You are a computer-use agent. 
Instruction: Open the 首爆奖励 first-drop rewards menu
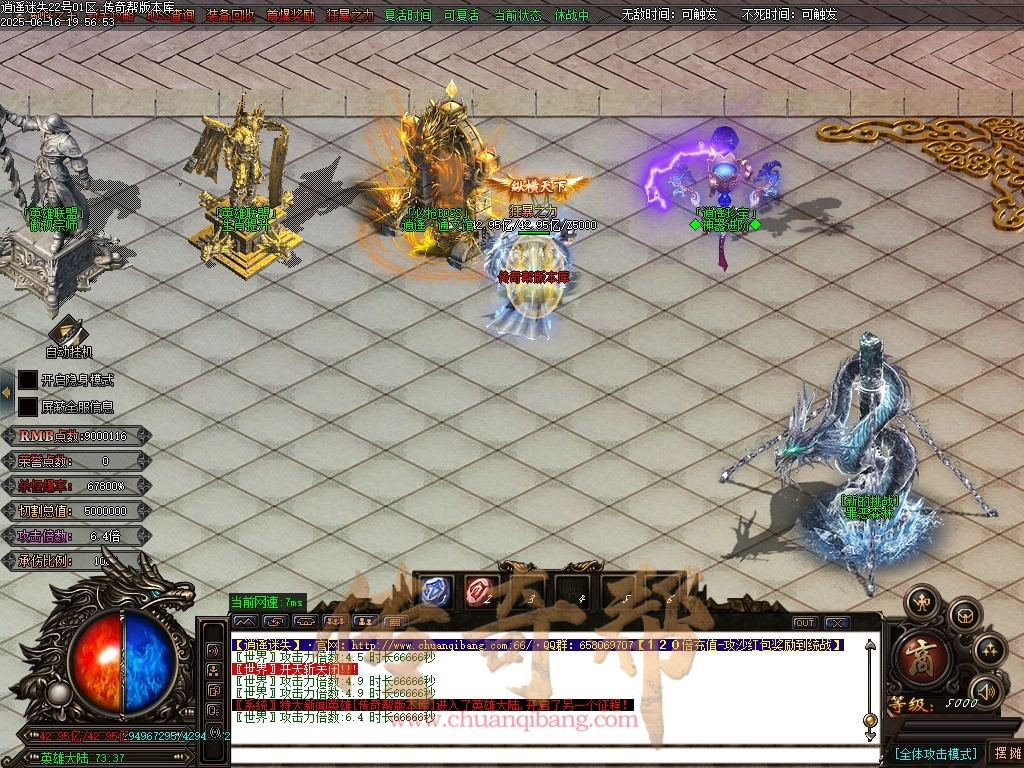point(290,15)
